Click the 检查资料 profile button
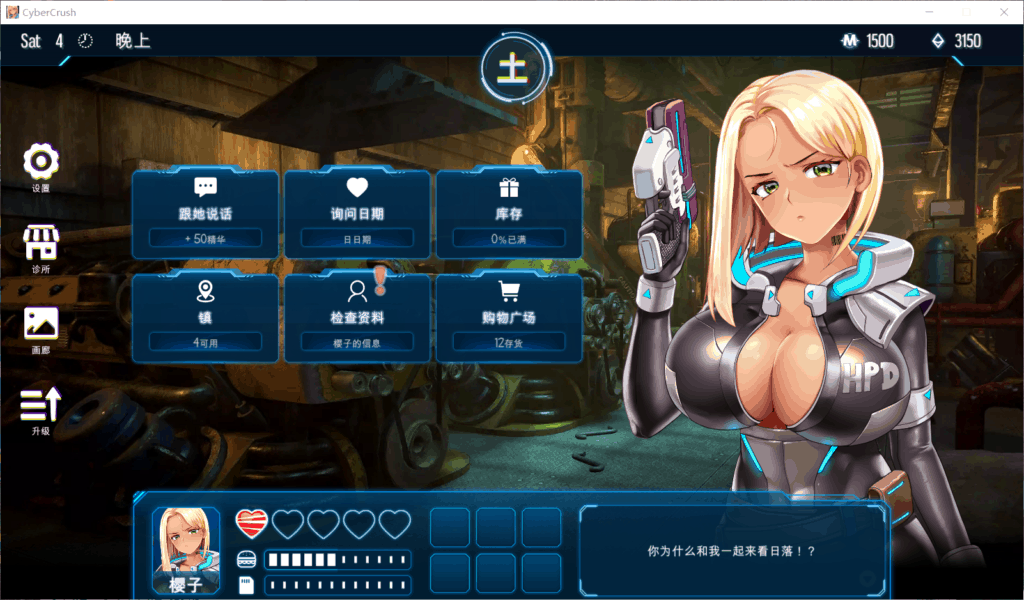This screenshot has width=1024, height=600. pos(357,315)
